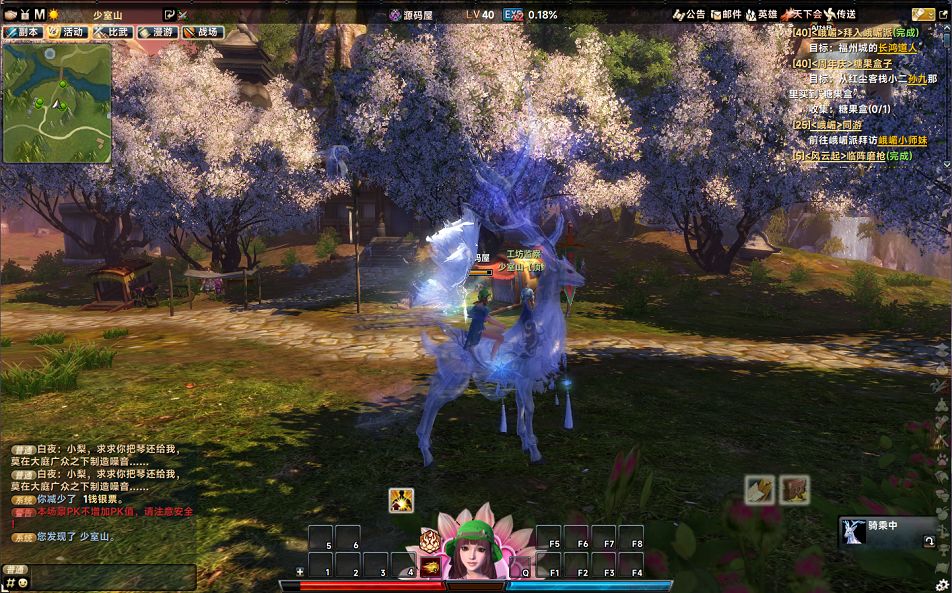Open the 漫游 roaming menu
Screen dimensions: 952x593
[x=157, y=32]
